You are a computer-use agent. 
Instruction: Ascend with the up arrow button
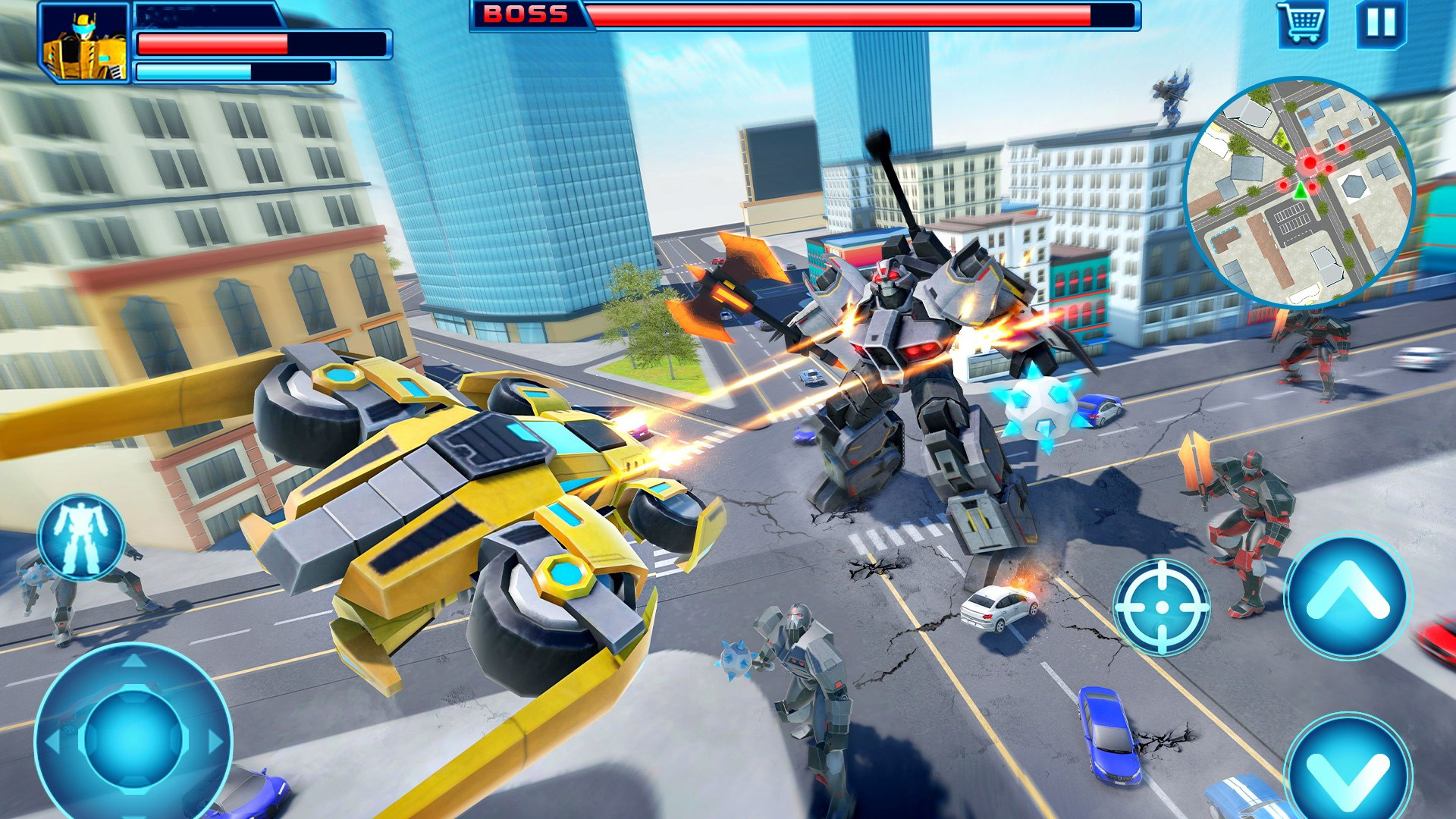tap(1347, 596)
